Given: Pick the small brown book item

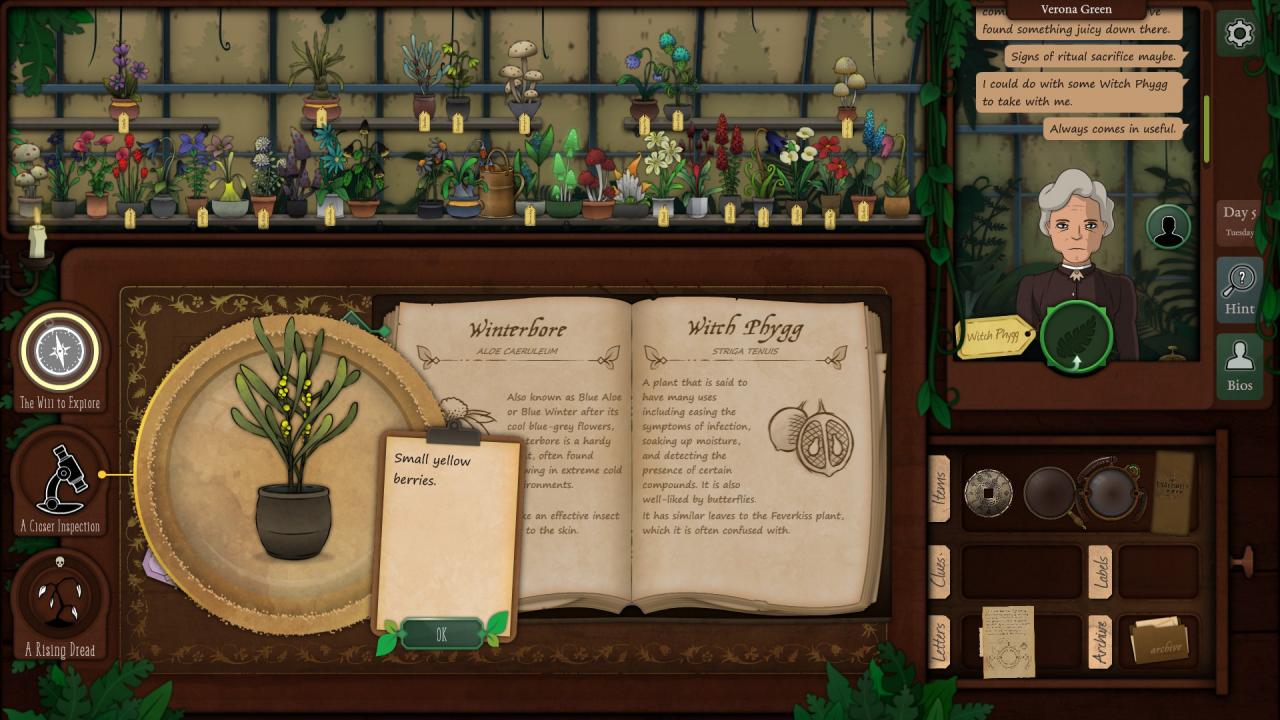Looking at the screenshot, I should 1173,492.
